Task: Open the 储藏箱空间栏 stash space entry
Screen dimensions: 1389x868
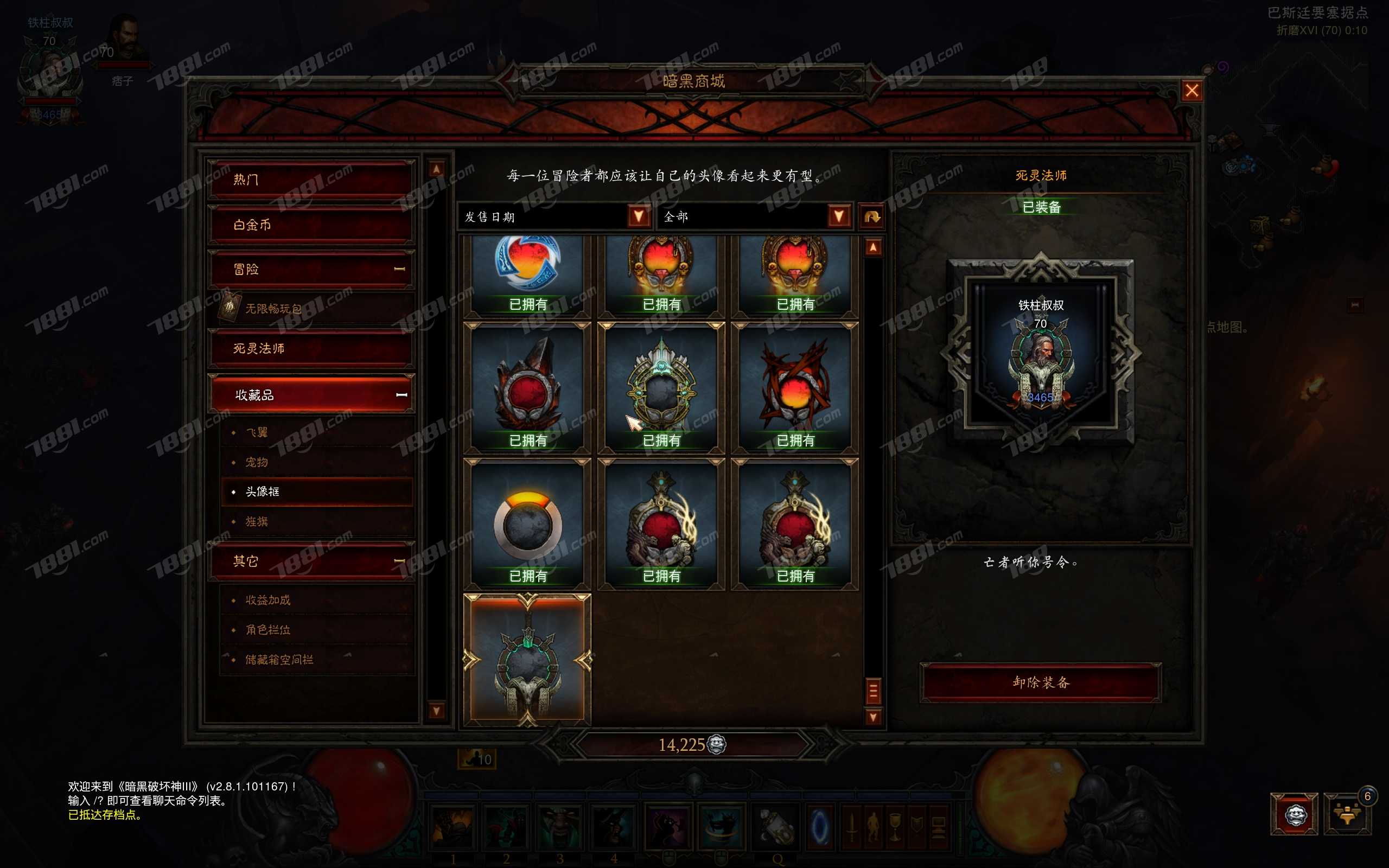Action: point(279,660)
